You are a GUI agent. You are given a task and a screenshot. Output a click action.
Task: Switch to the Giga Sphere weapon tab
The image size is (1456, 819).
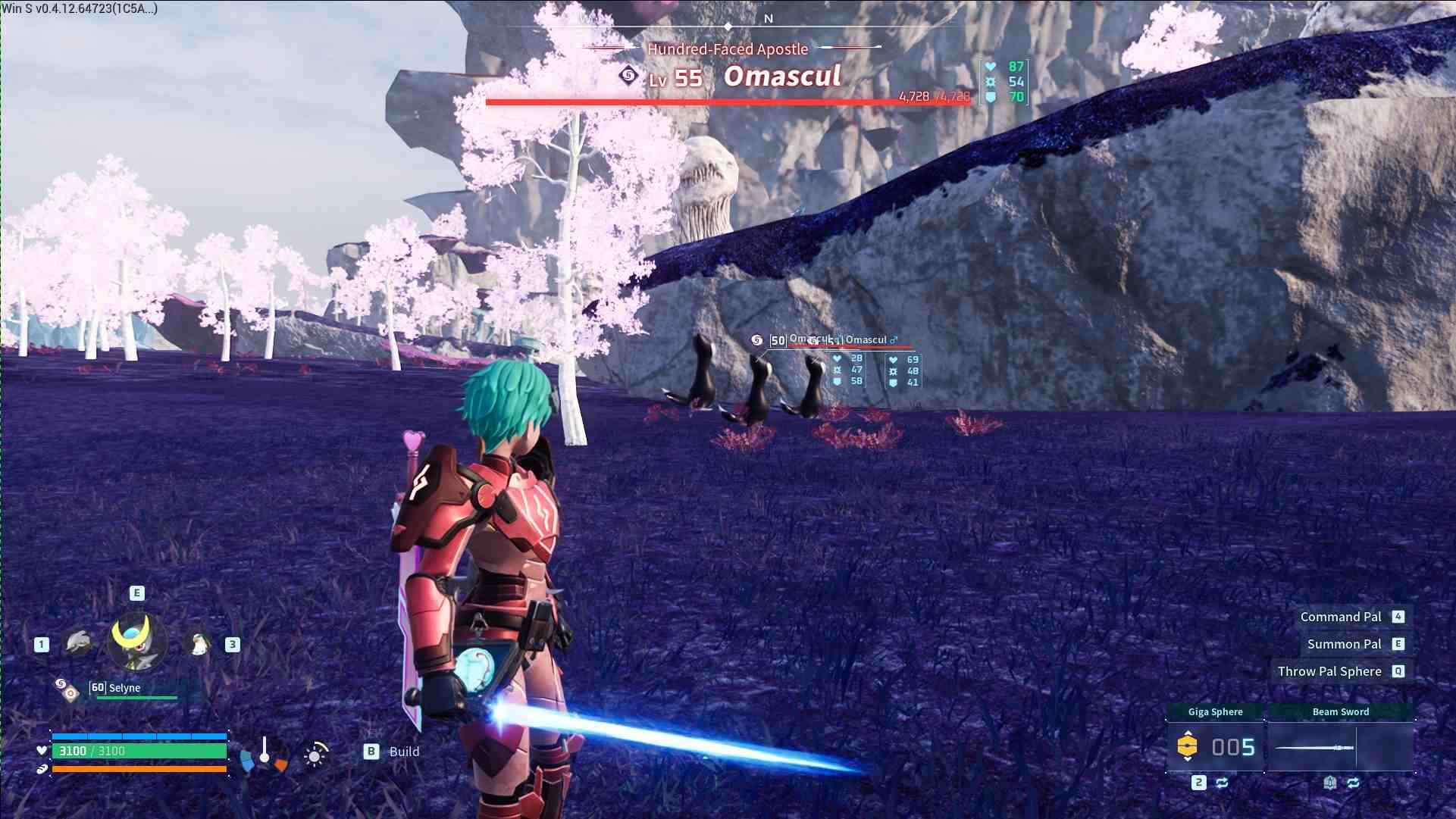(x=1216, y=711)
